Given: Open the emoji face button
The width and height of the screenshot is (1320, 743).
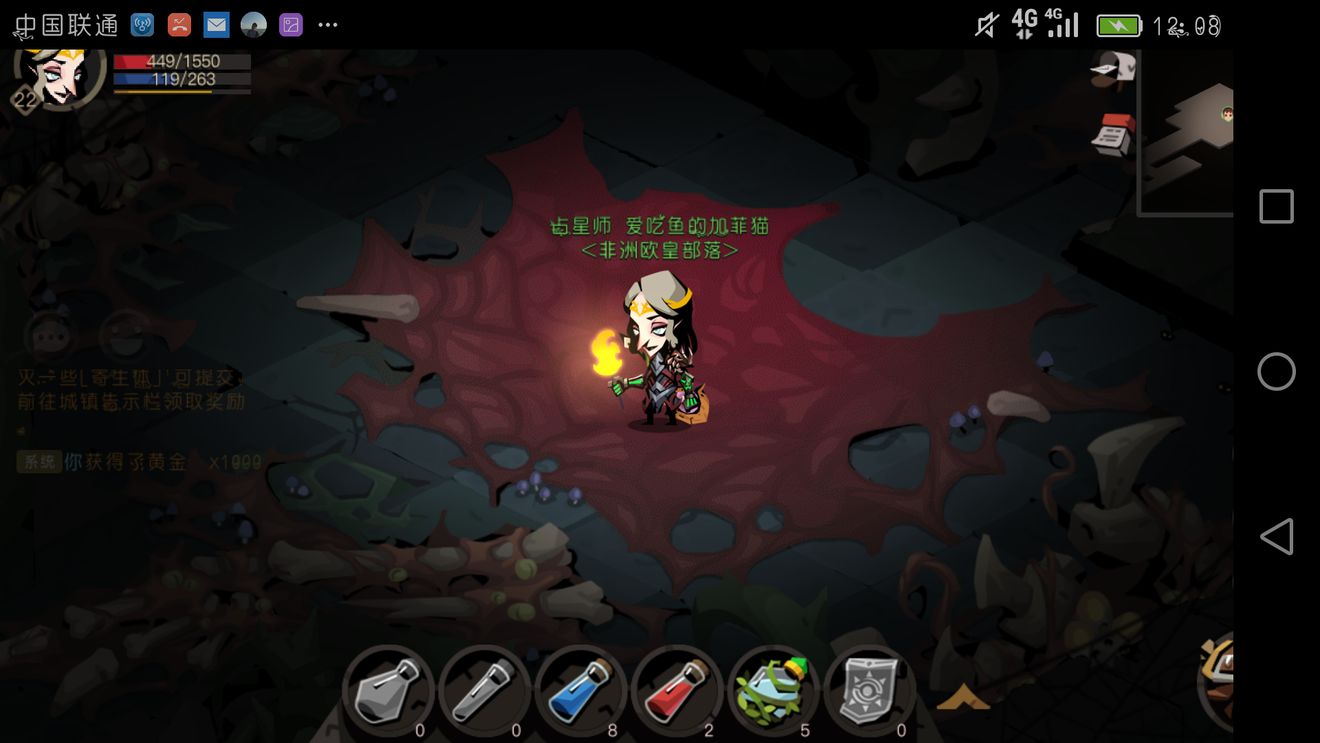Looking at the screenshot, I should point(124,335).
